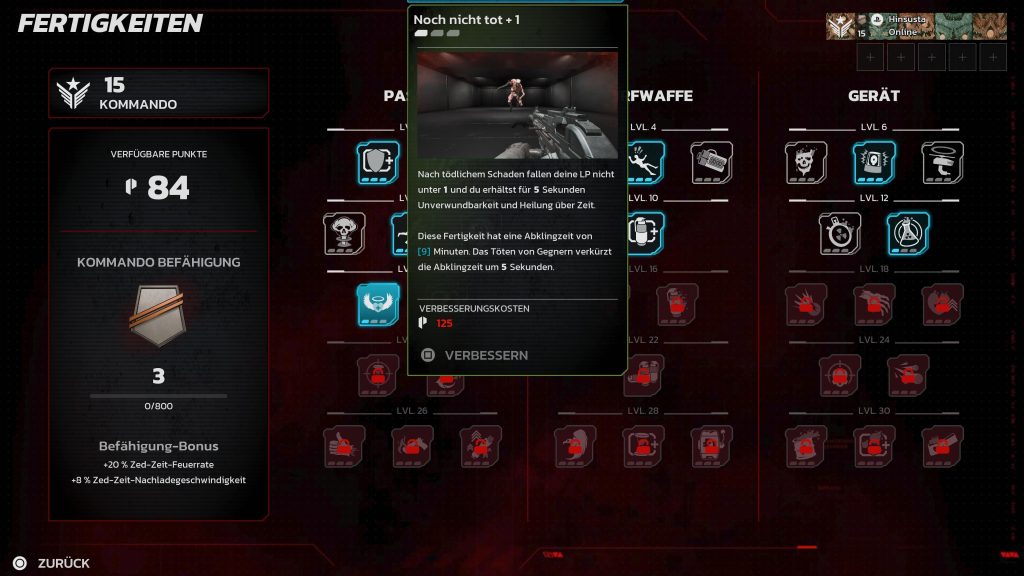Open the Kommando level 15 perk panel

pos(159,93)
